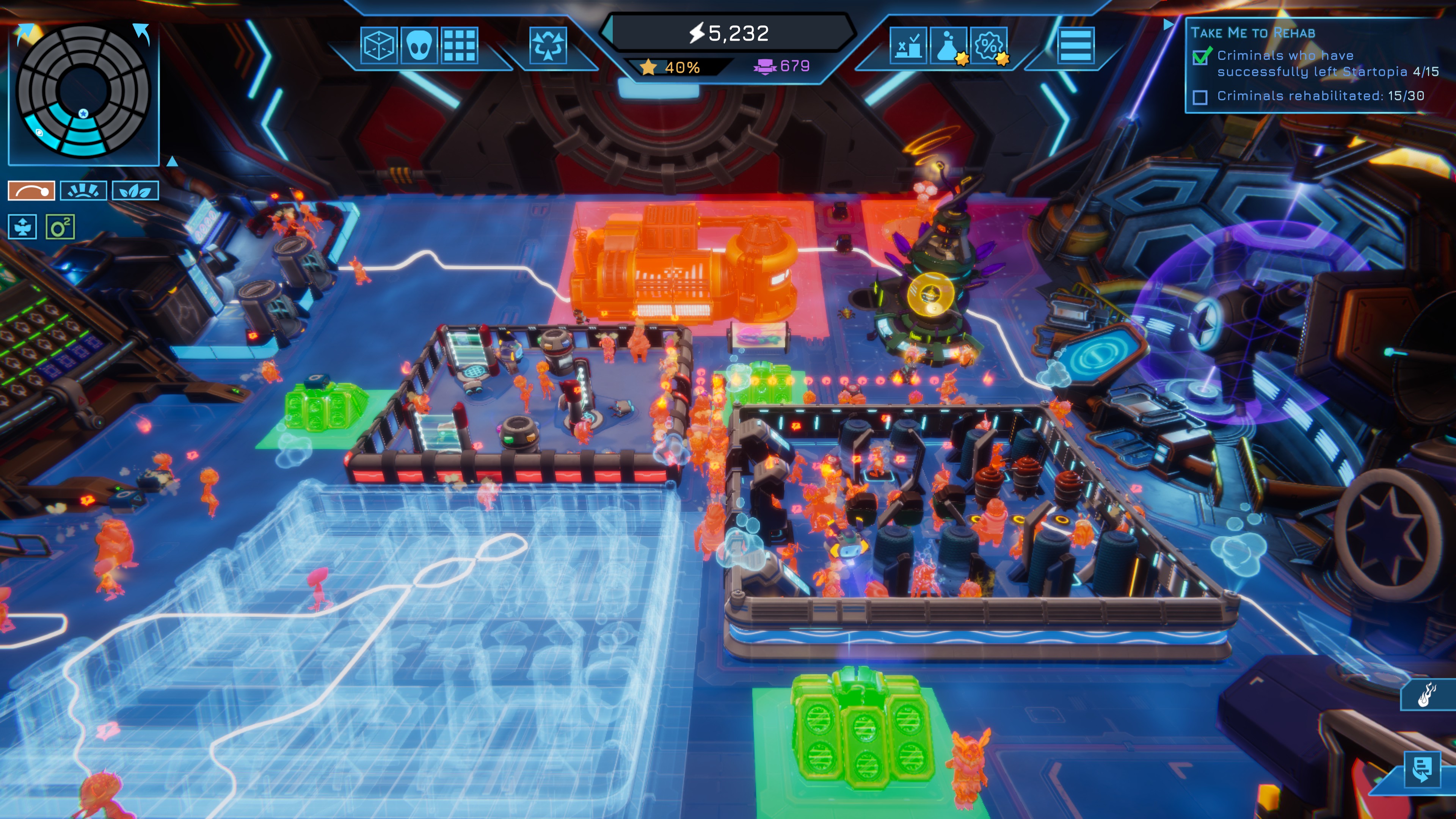The height and width of the screenshot is (819, 1456).
Task: Open the percent badge trade icon
Action: click(x=988, y=45)
